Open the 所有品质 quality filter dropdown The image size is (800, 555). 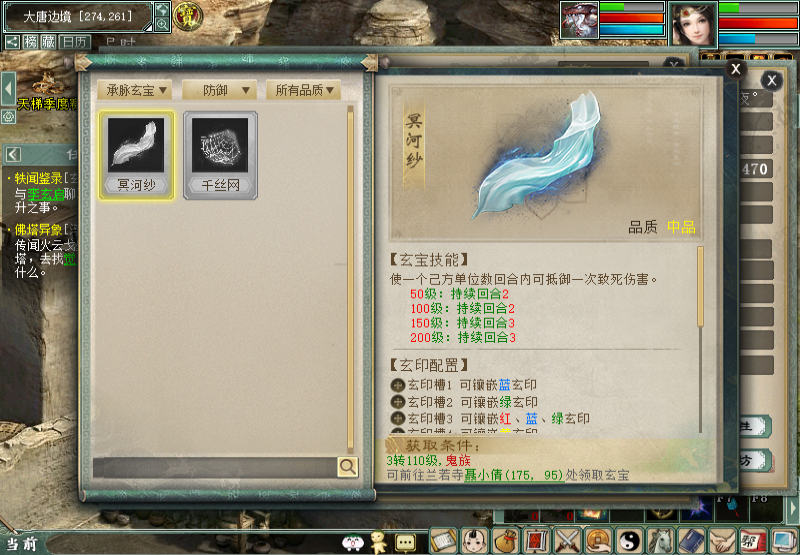pyautogui.click(x=304, y=90)
